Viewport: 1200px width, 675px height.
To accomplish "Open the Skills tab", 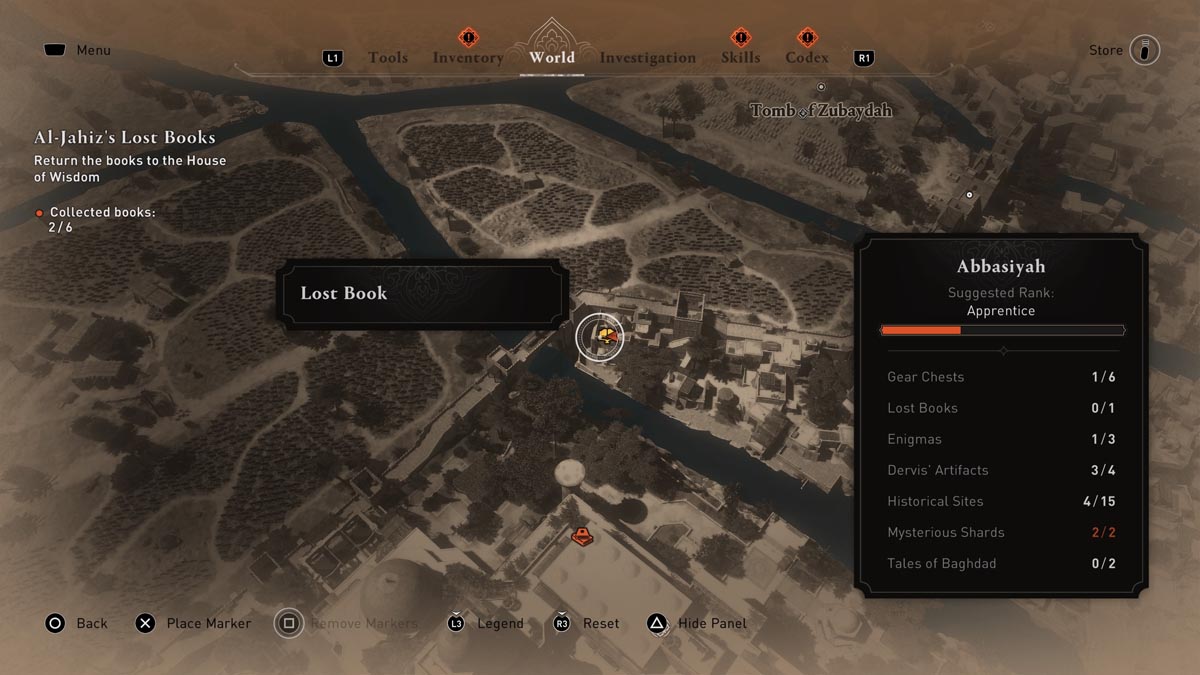I will point(740,58).
